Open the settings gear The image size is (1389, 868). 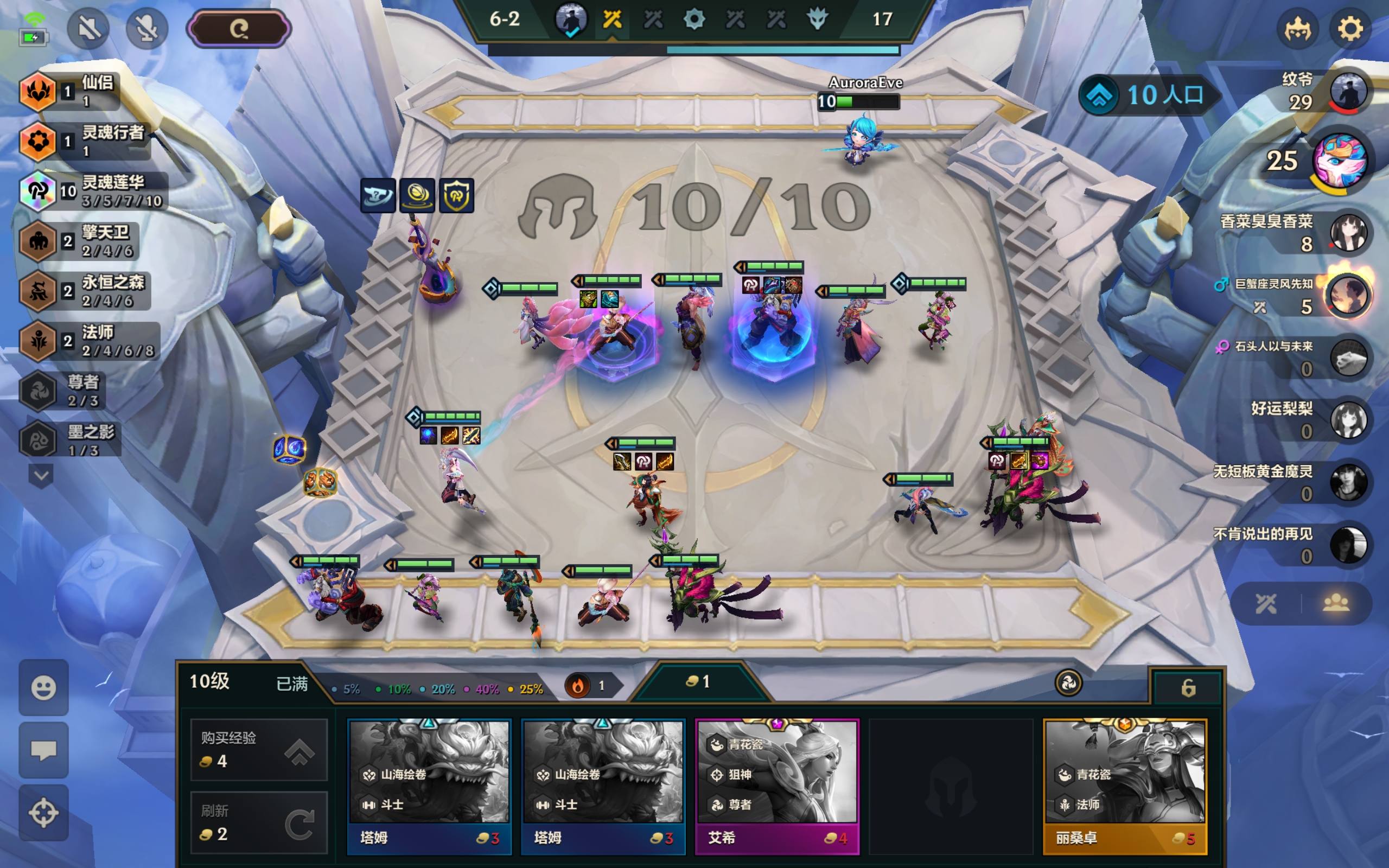(1349, 29)
